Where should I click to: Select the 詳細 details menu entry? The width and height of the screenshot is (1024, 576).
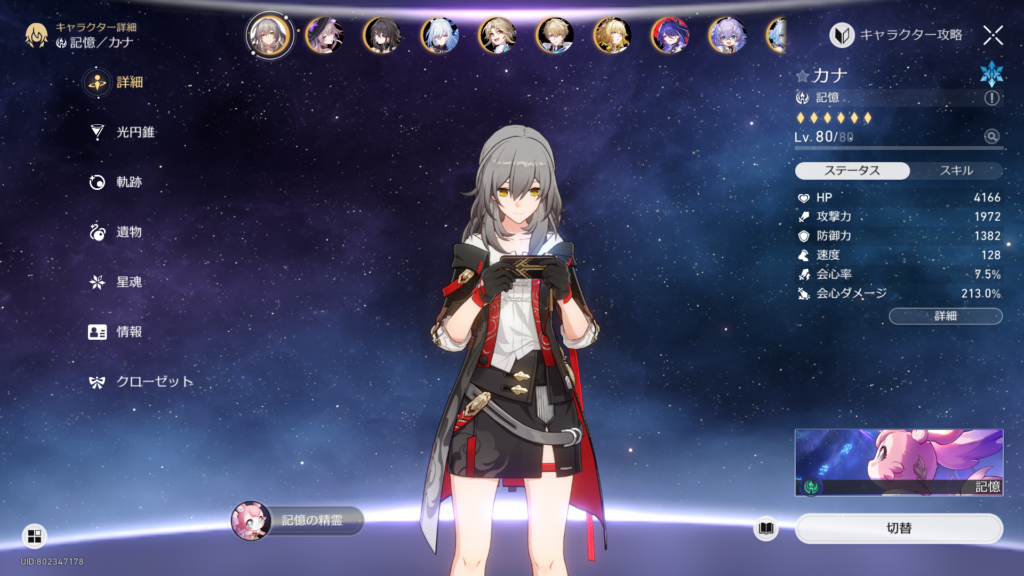(x=120, y=82)
